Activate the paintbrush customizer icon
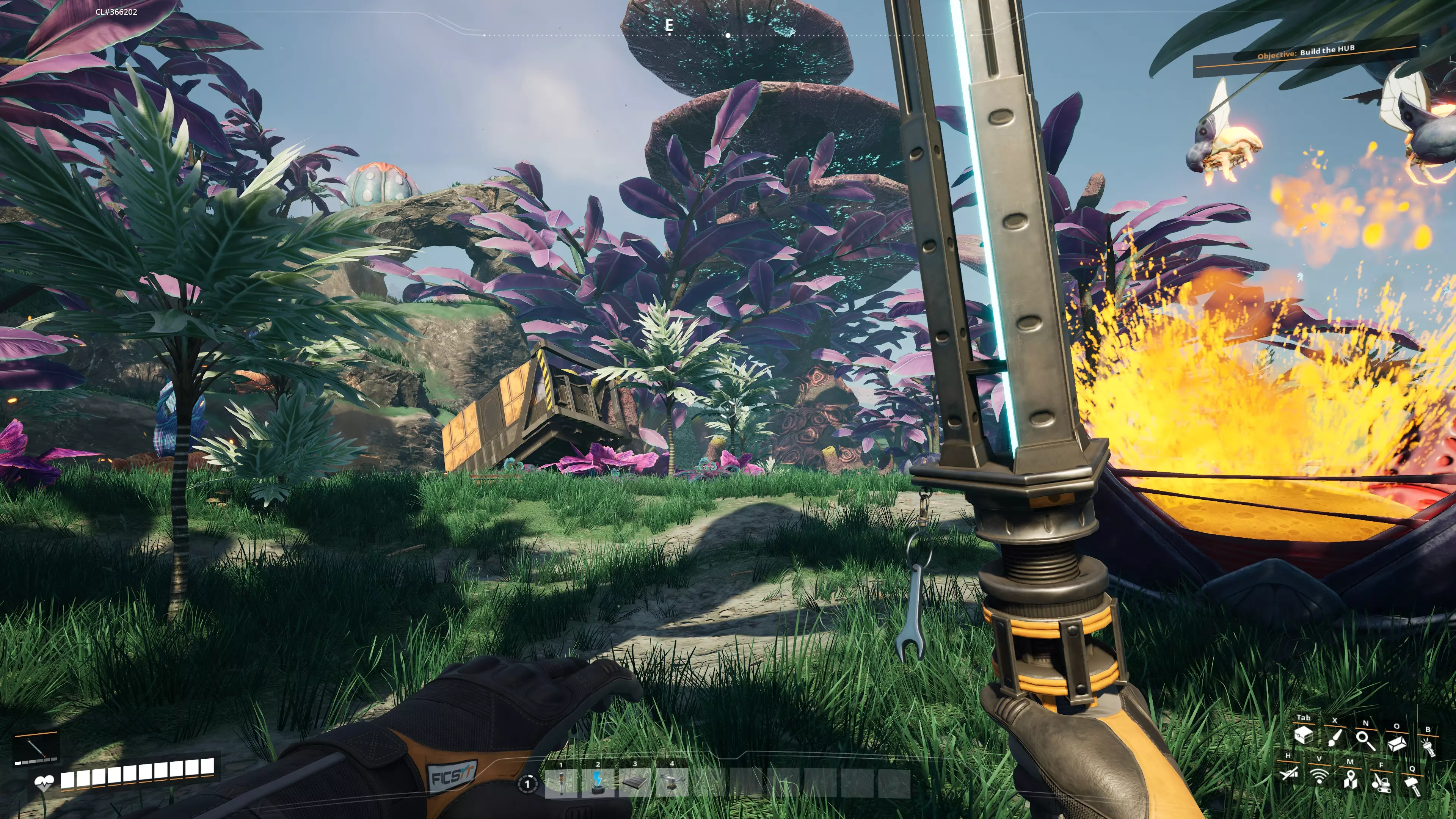 pyautogui.click(x=1335, y=737)
